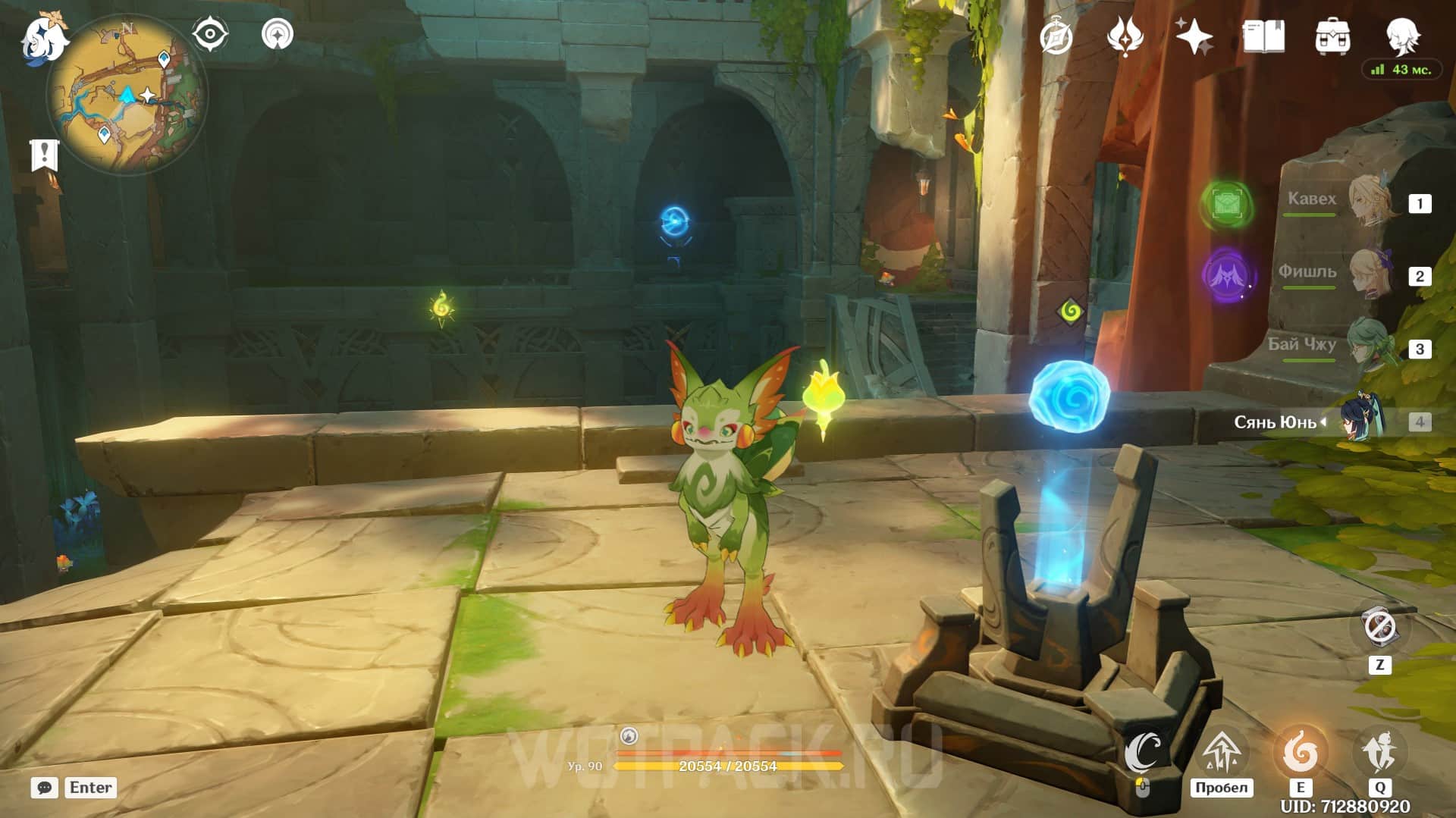Open the events winged emblem icon

1125,36
